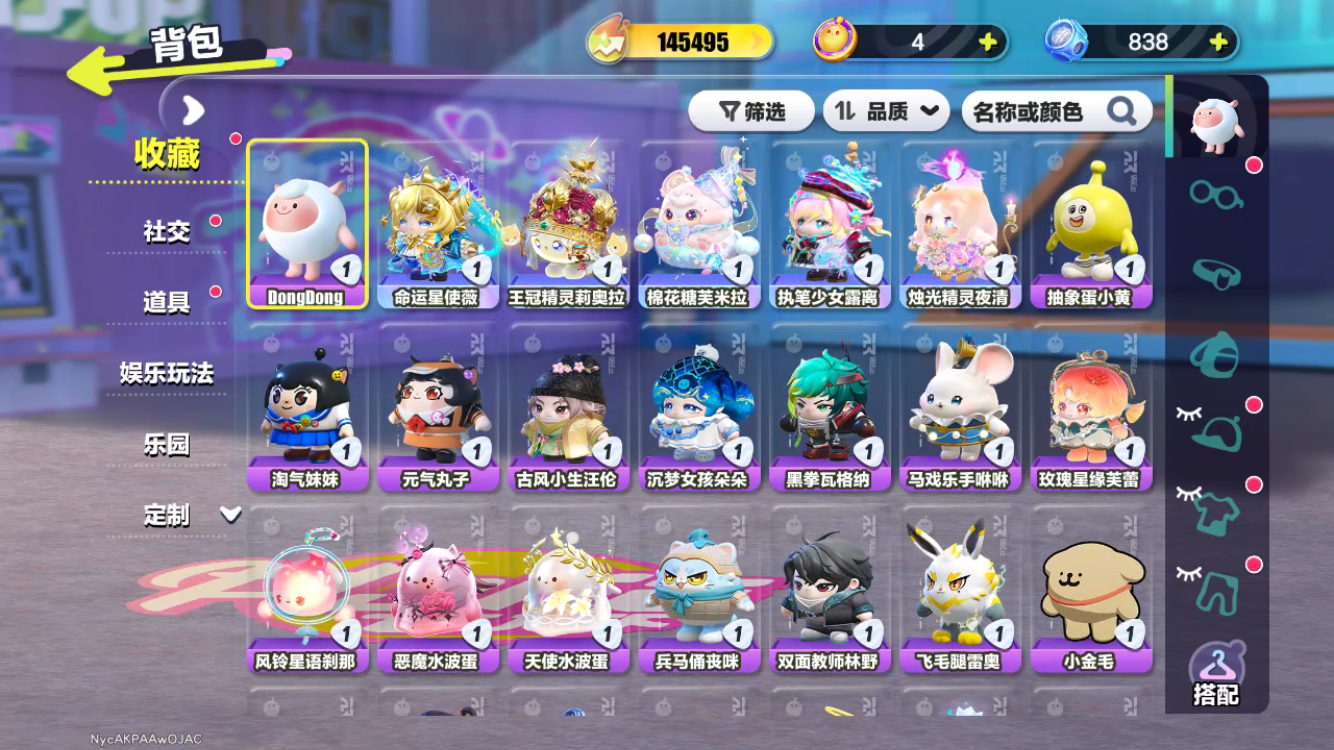Open the glasses accessory category
This screenshot has height=750, width=1334.
coord(1216,193)
